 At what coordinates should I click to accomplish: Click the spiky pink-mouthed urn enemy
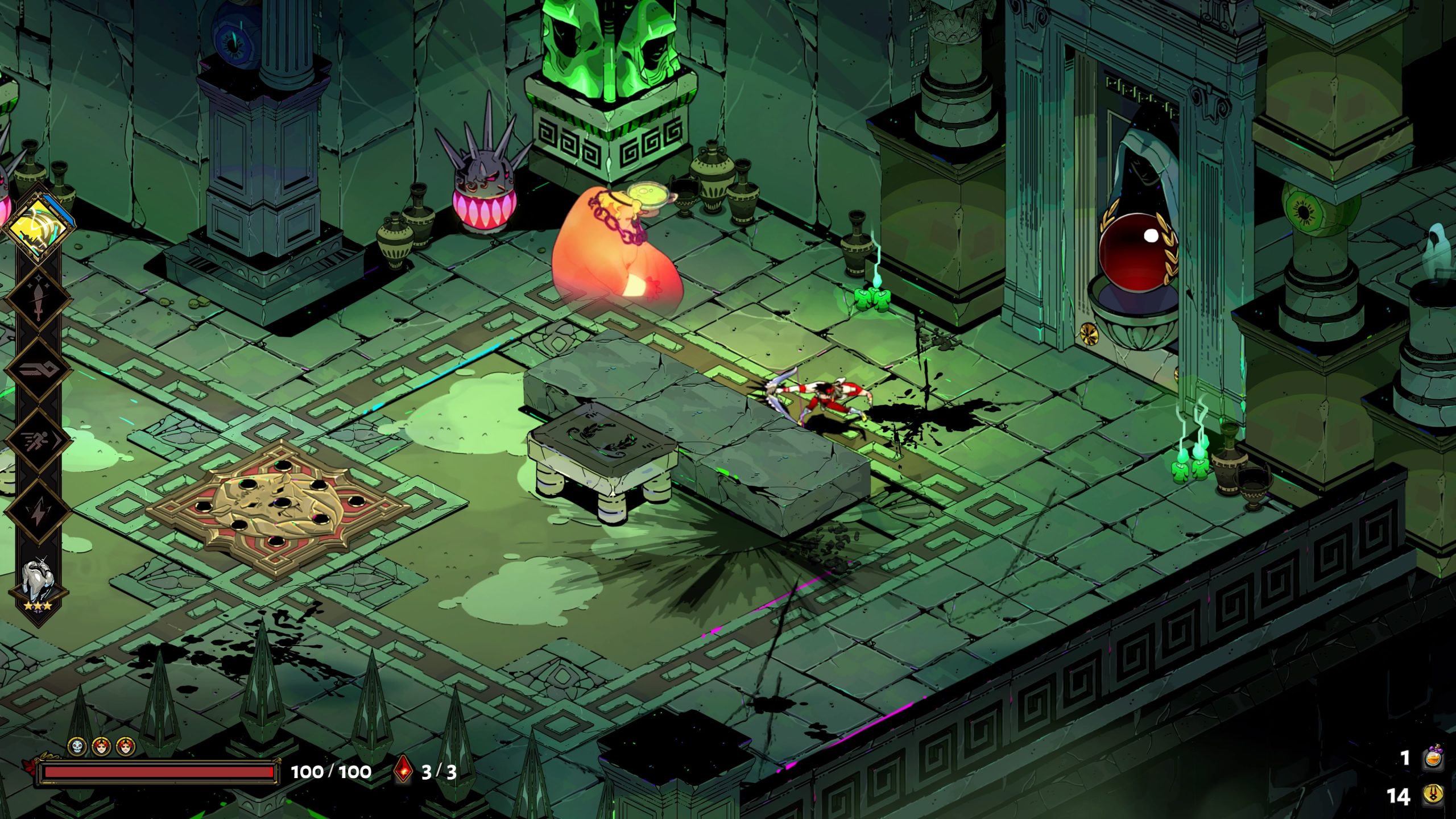click(x=486, y=191)
